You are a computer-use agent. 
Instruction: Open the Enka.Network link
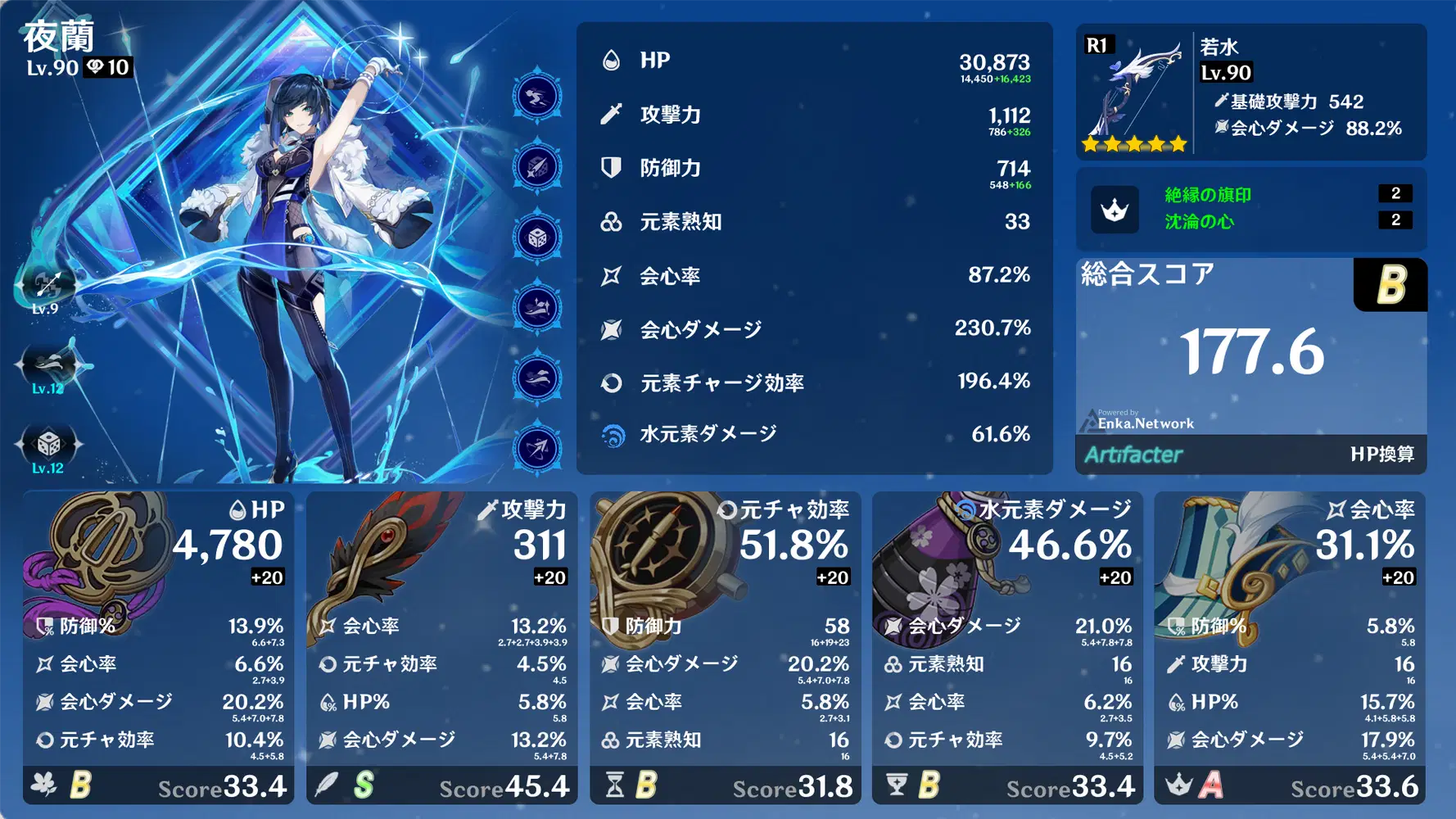click(1145, 423)
